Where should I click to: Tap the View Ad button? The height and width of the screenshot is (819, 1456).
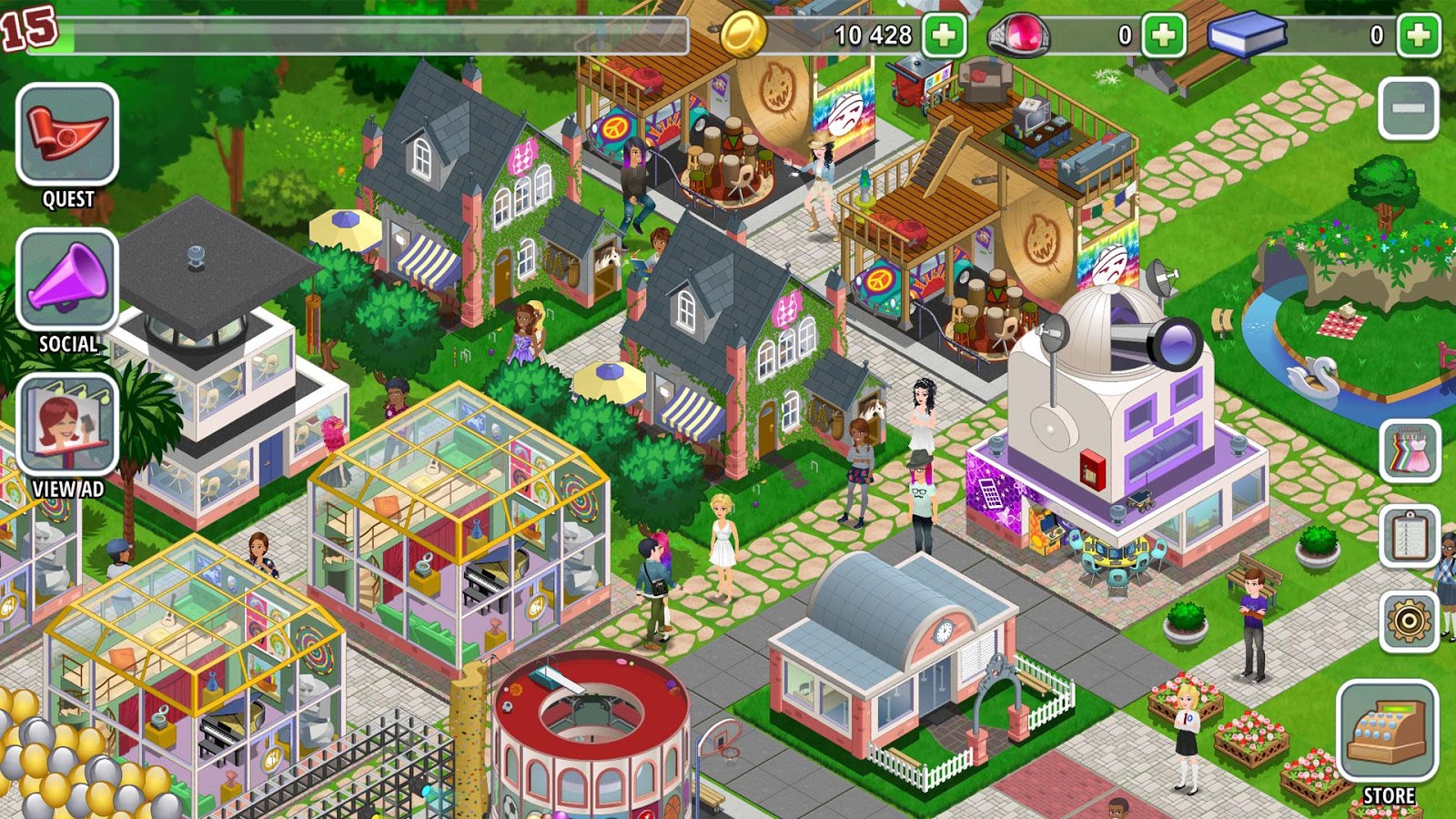tap(67, 425)
